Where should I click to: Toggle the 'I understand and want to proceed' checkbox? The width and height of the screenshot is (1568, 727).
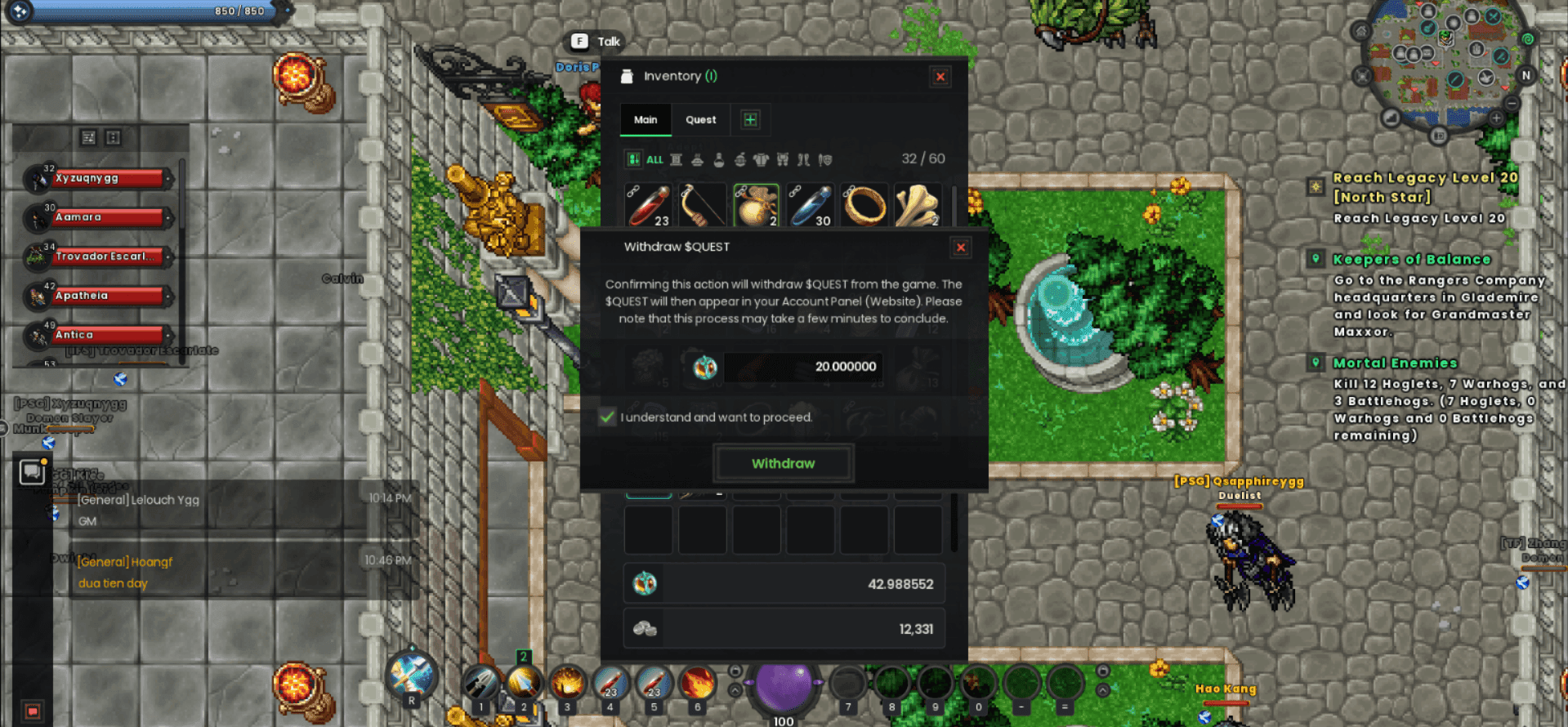(607, 417)
